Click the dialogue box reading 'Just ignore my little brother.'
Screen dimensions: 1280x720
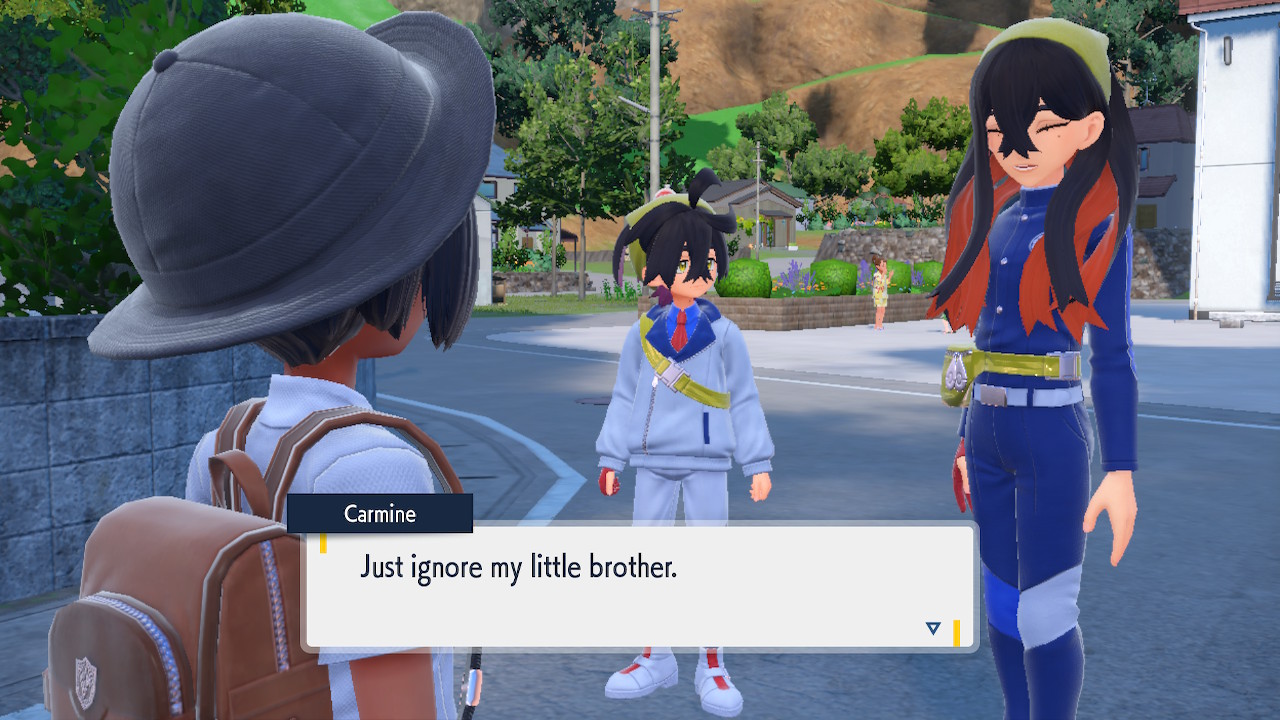640,587
